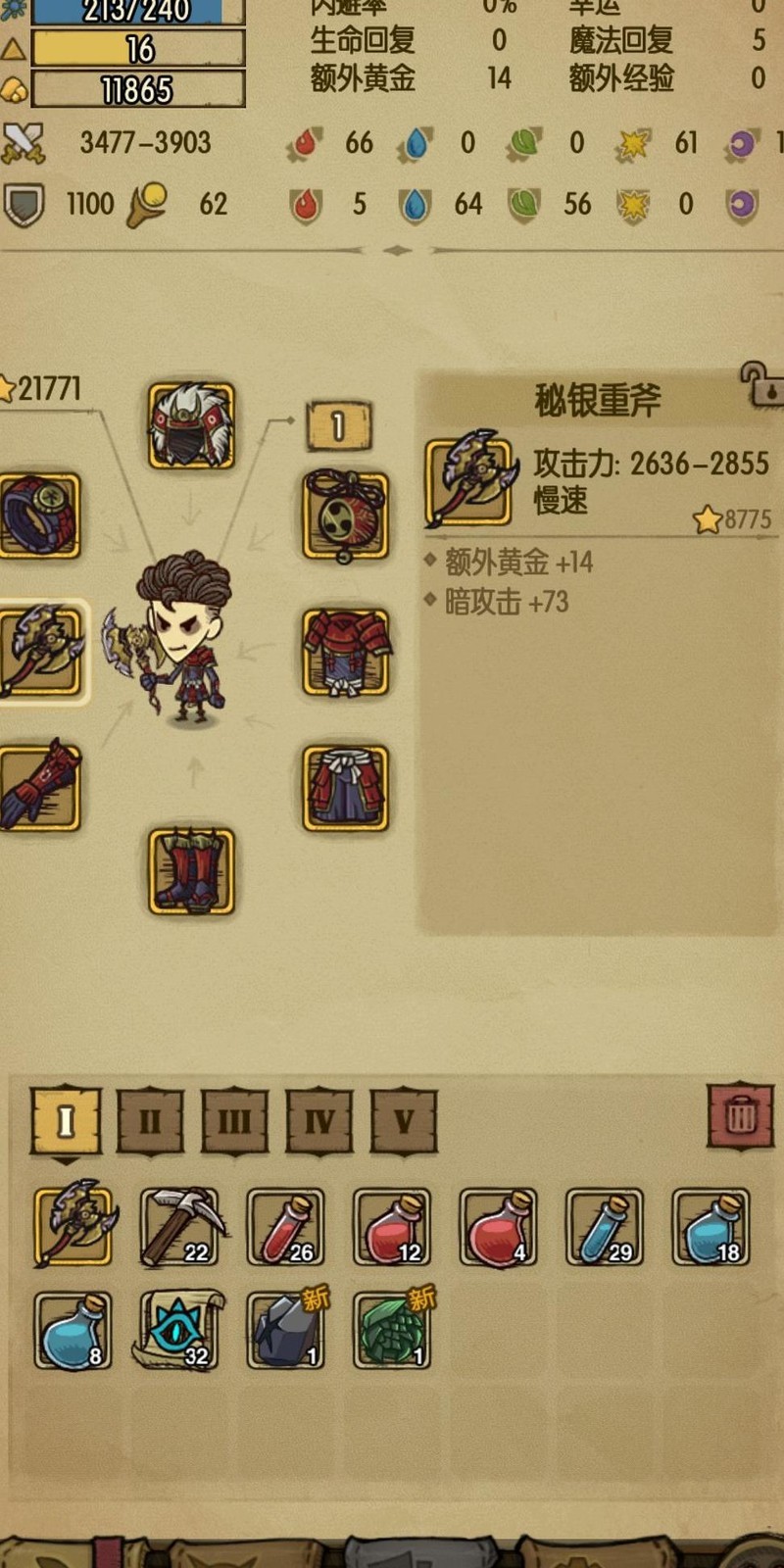
Task: Select the new dark ore item
Action: click(x=285, y=1330)
